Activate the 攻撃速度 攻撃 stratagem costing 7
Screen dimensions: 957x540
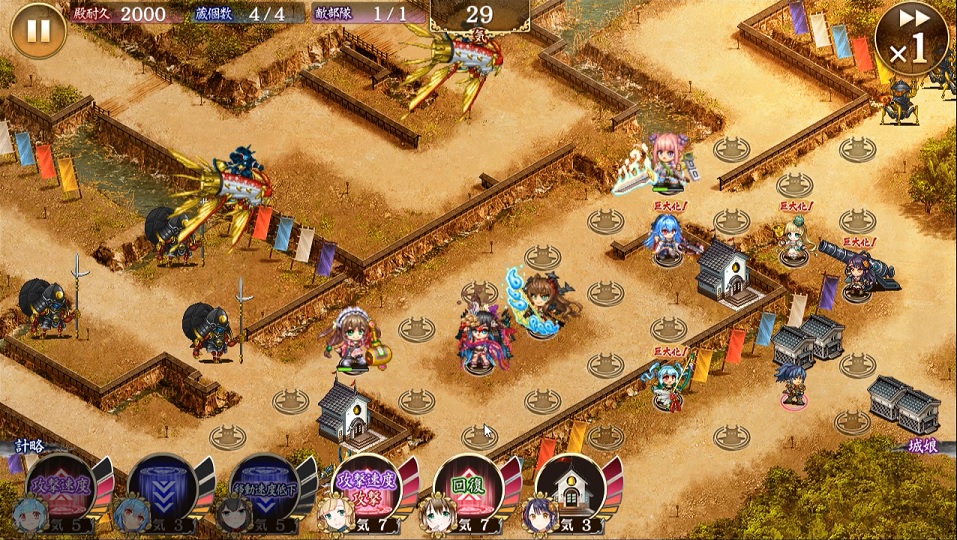(x=366, y=487)
